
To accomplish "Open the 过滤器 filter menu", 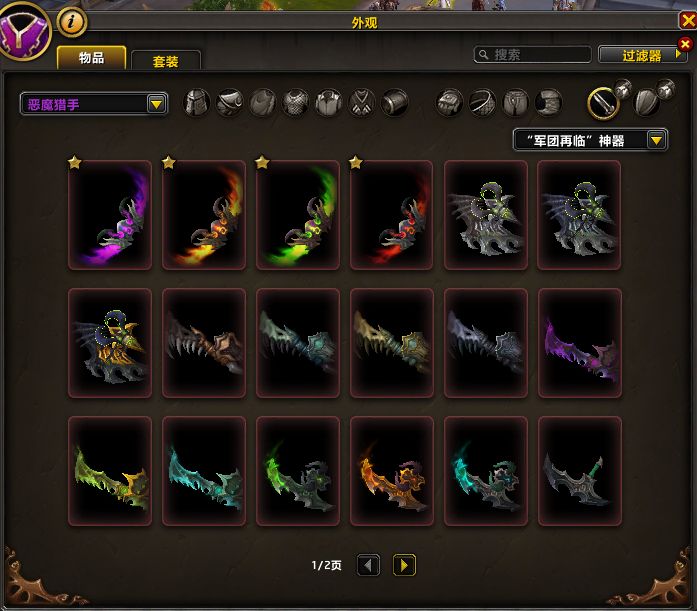I will pyautogui.click(x=643, y=56).
